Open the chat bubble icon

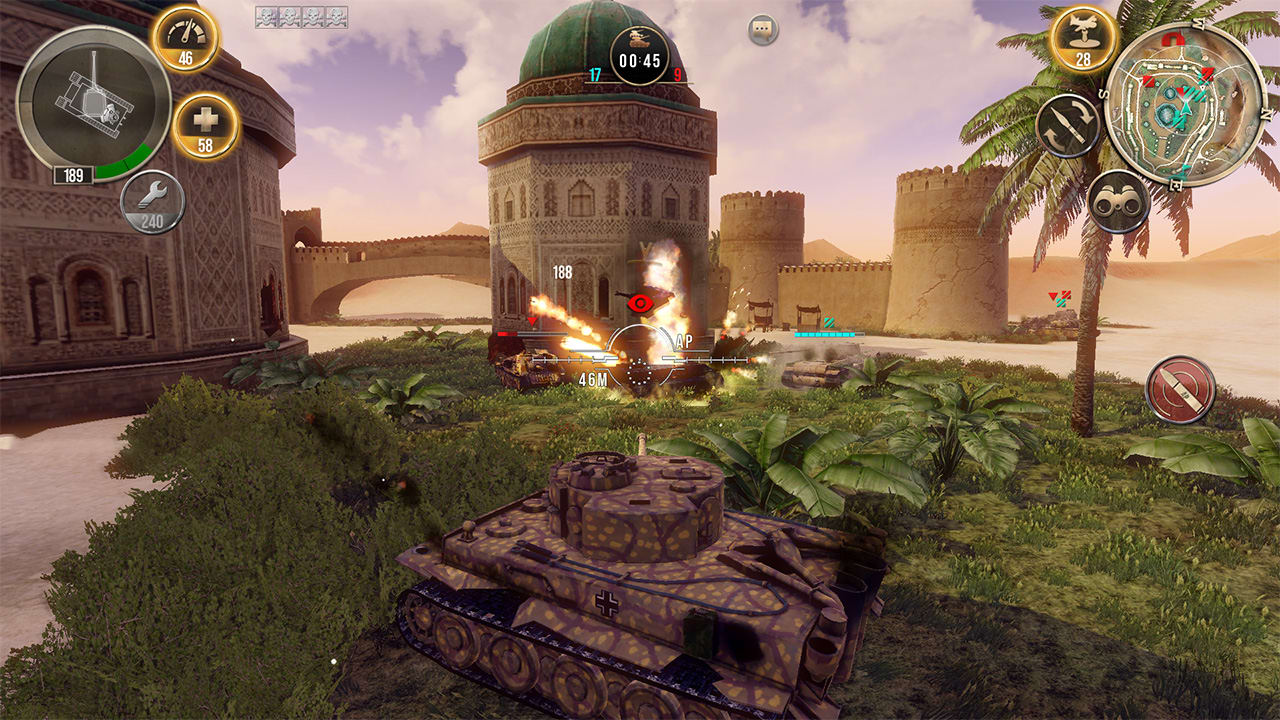tap(763, 31)
